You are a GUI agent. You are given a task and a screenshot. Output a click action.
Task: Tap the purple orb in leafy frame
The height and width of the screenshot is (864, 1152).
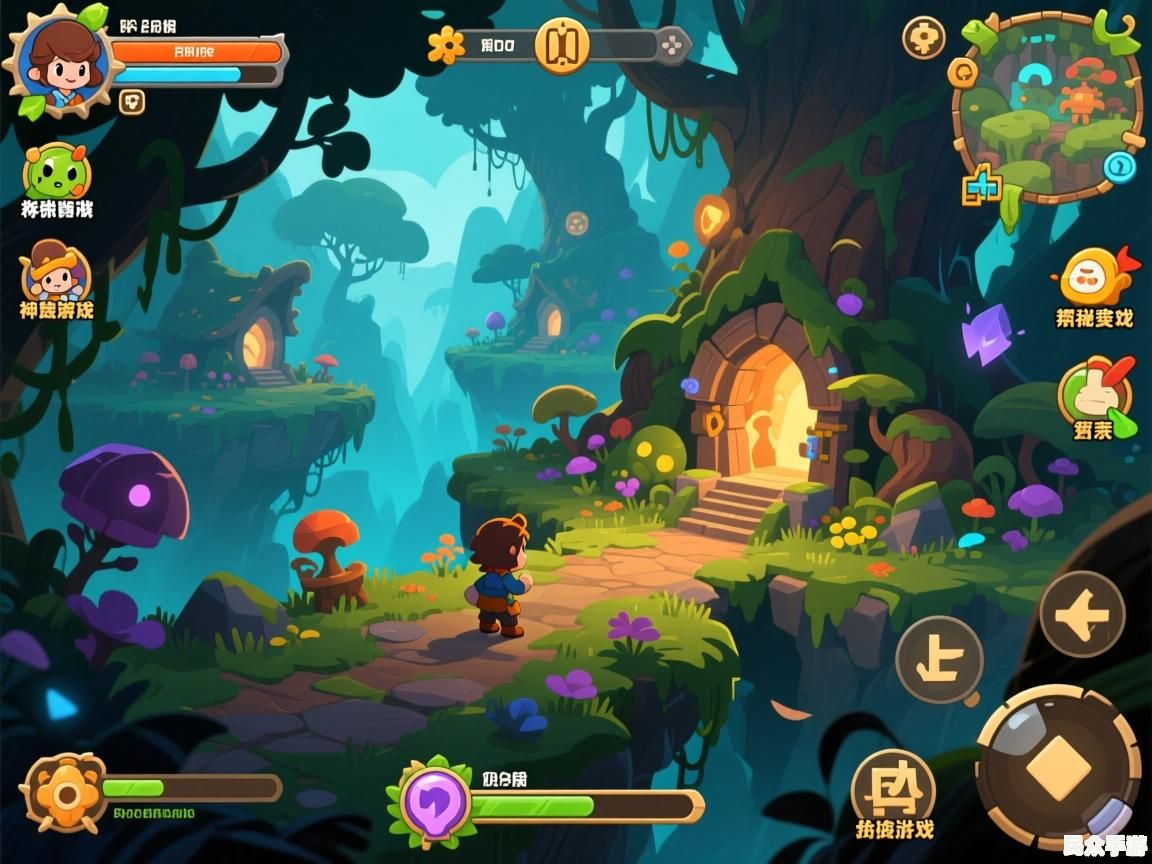pyautogui.click(x=436, y=802)
